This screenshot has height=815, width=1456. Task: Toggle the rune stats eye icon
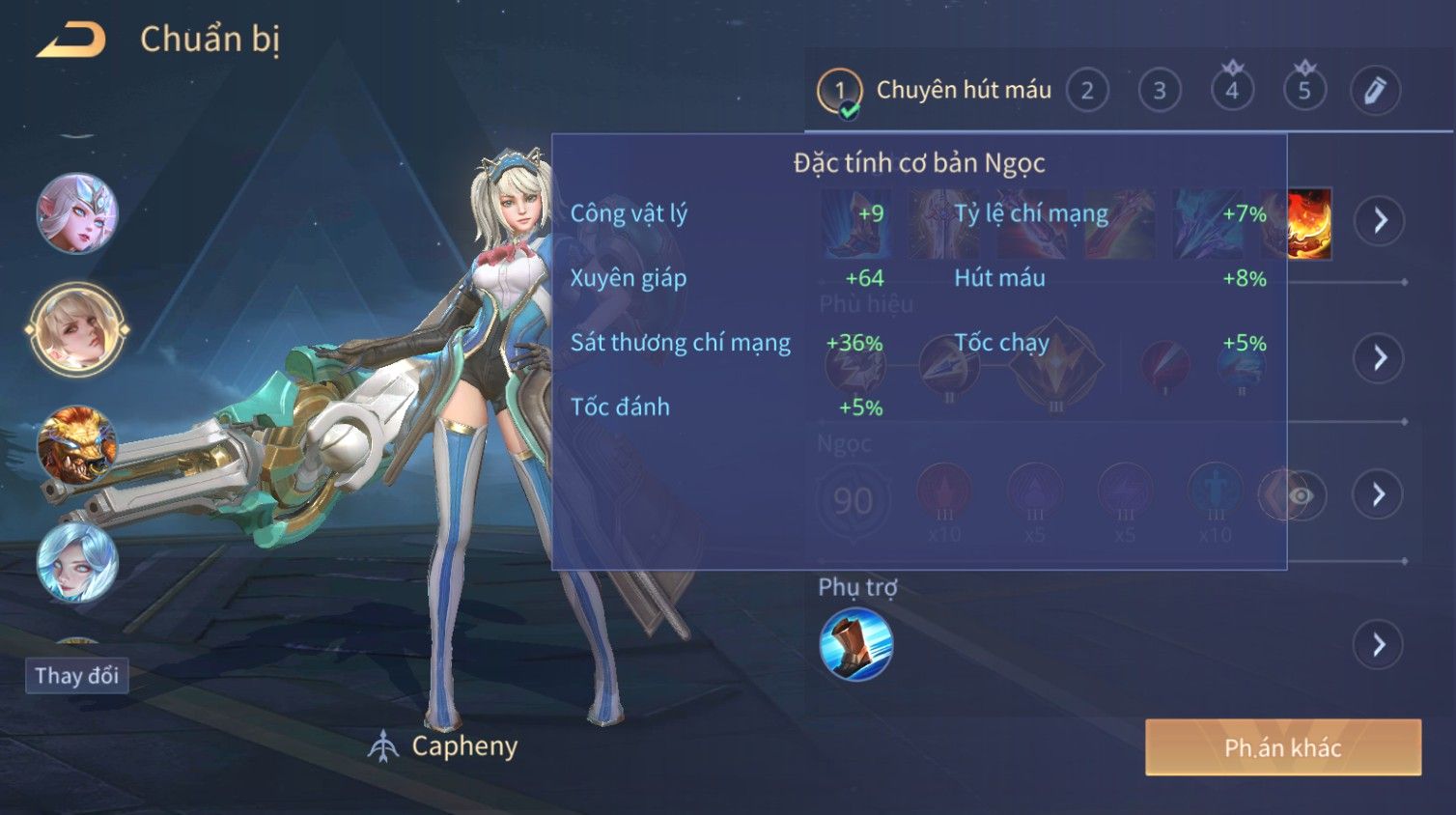(x=1301, y=495)
